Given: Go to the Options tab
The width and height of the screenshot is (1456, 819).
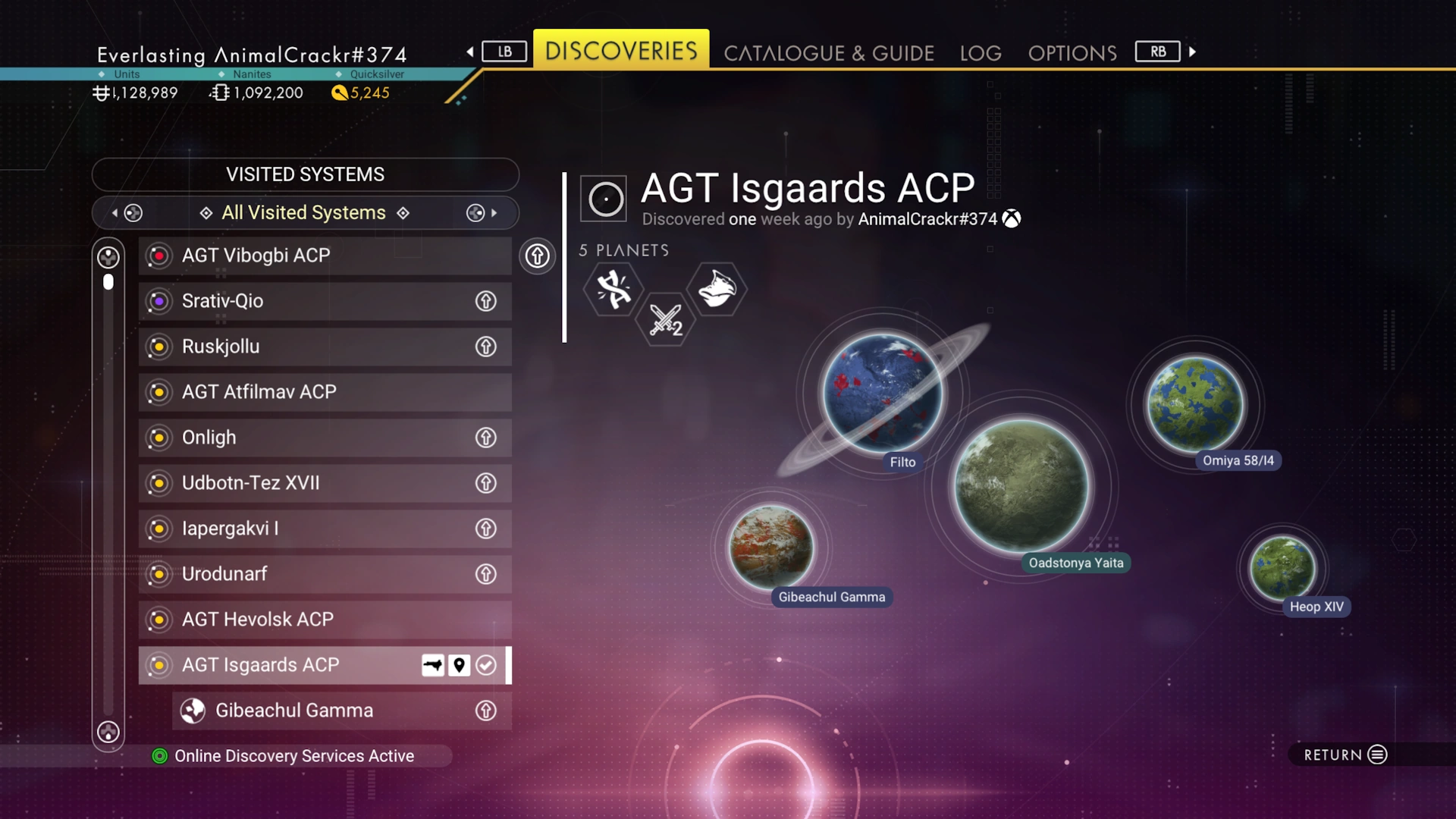Looking at the screenshot, I should pyautogui.click(x=1072, y=53).
